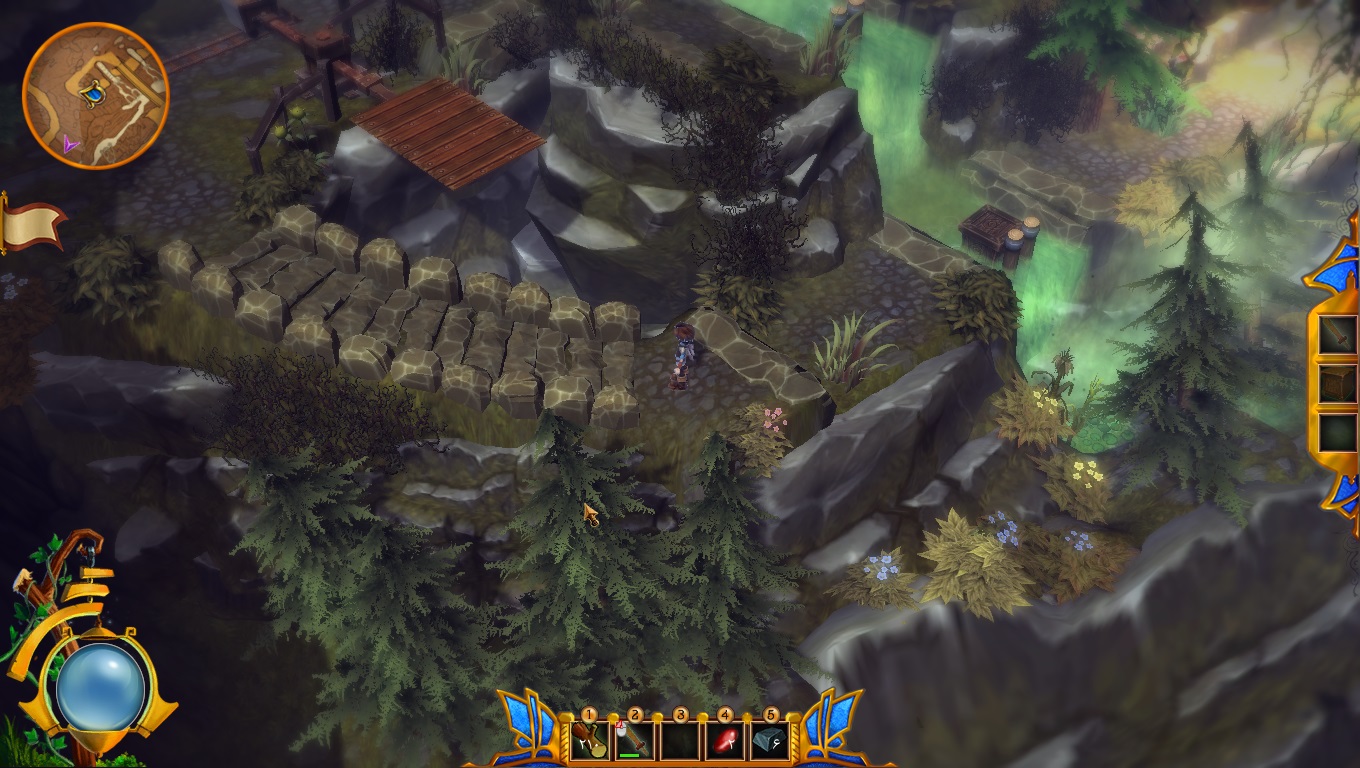Choose the sword slot in the side panel
Screen dimensions: 1360x768
point(1337,335)
